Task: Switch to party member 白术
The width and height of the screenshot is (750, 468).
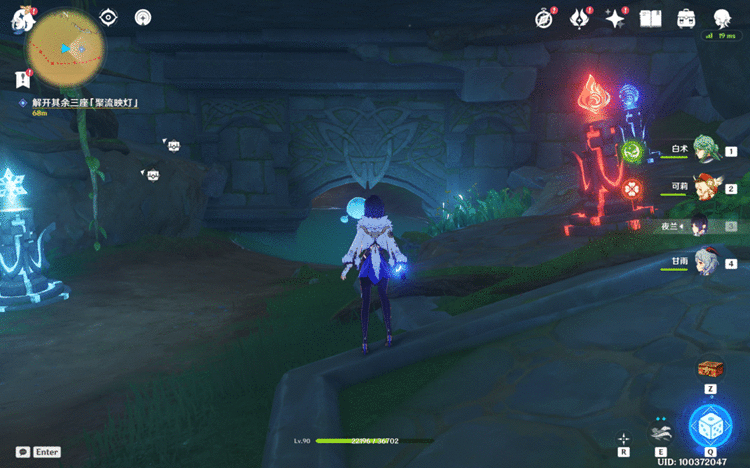Action: point(706,151)
